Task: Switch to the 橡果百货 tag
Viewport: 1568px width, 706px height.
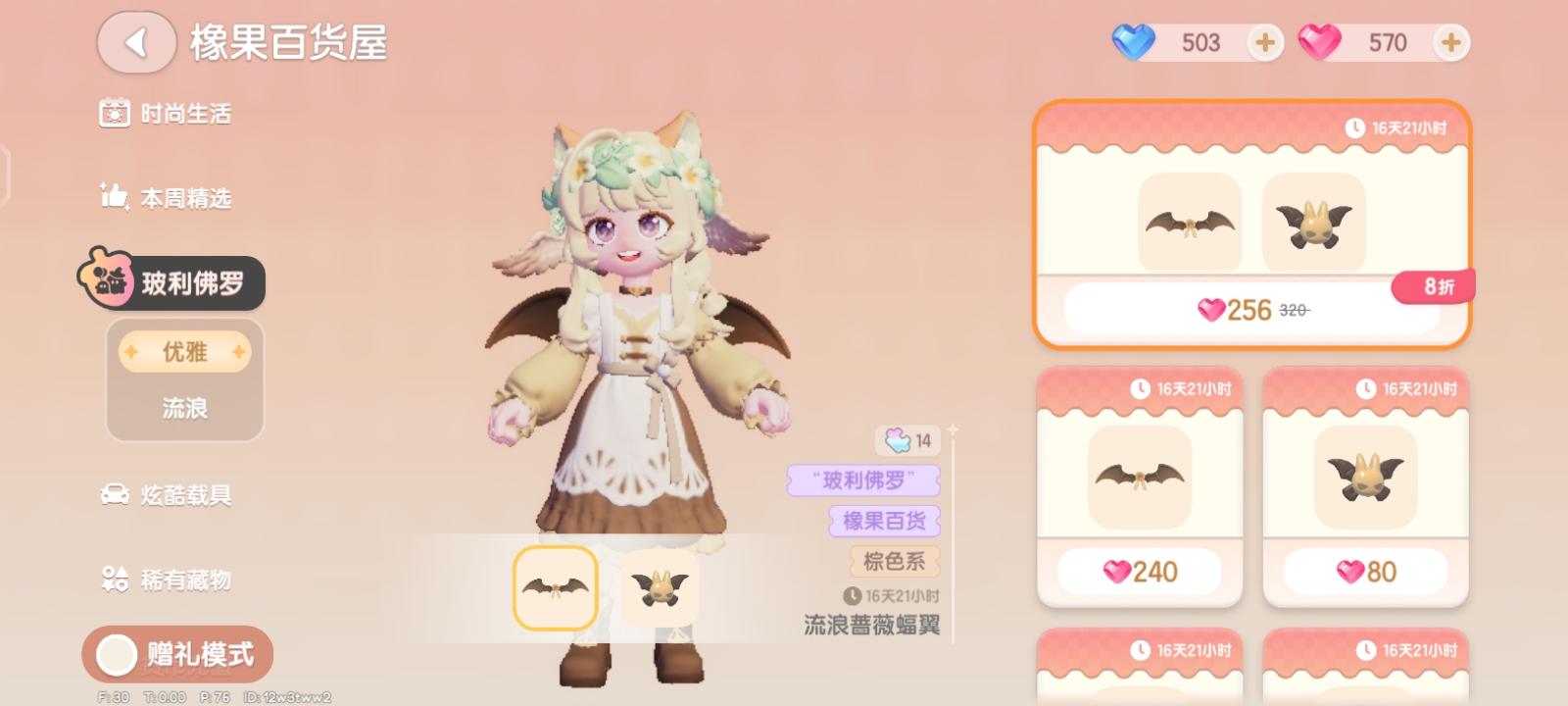Action: pos(883,522)
